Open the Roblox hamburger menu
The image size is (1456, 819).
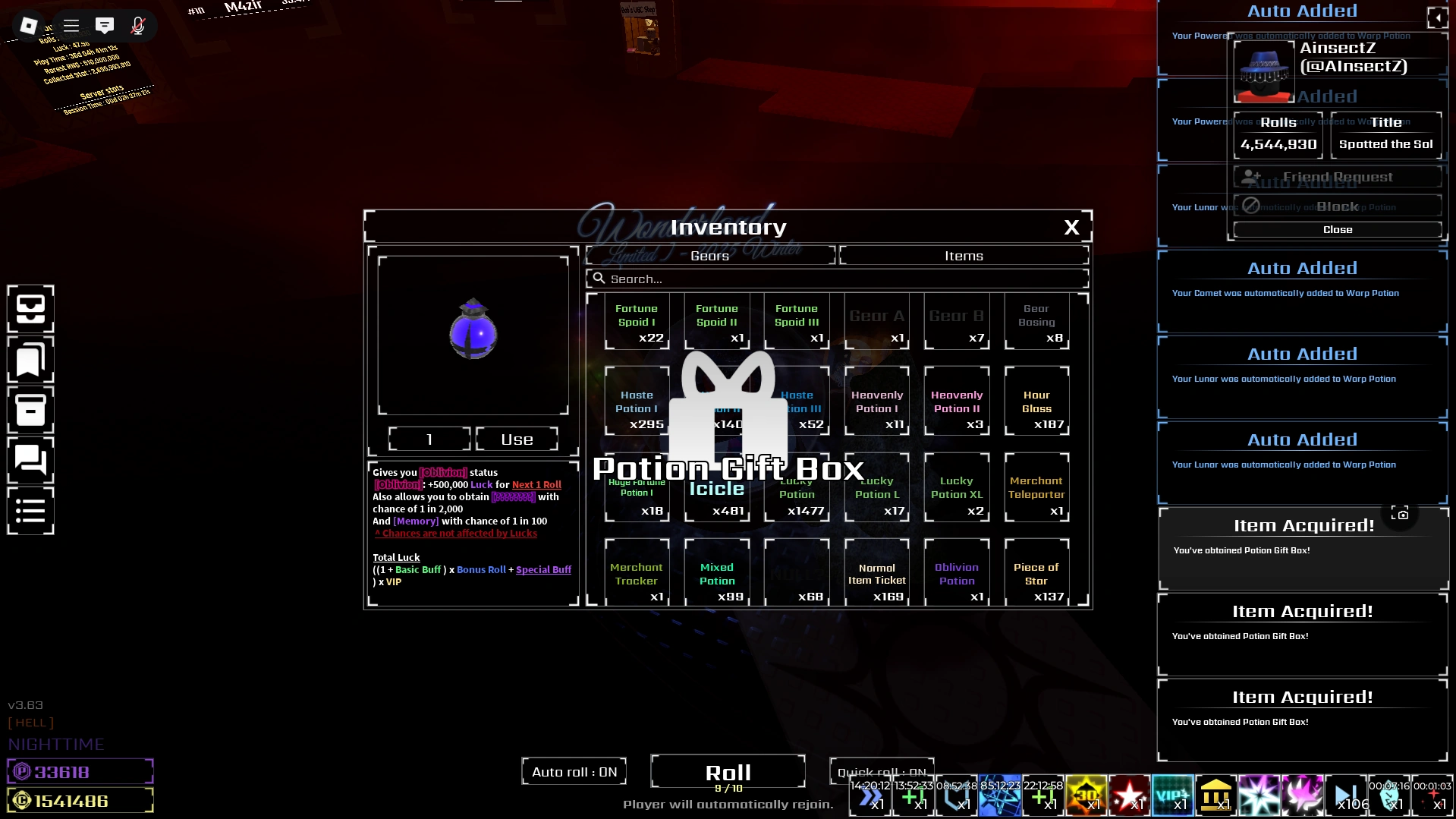(71, 25)
